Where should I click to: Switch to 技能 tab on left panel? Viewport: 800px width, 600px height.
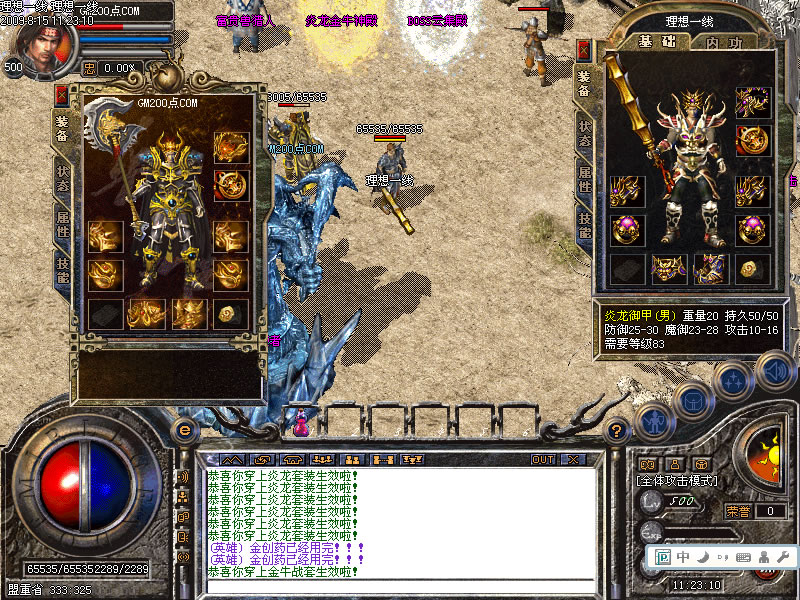62,271
